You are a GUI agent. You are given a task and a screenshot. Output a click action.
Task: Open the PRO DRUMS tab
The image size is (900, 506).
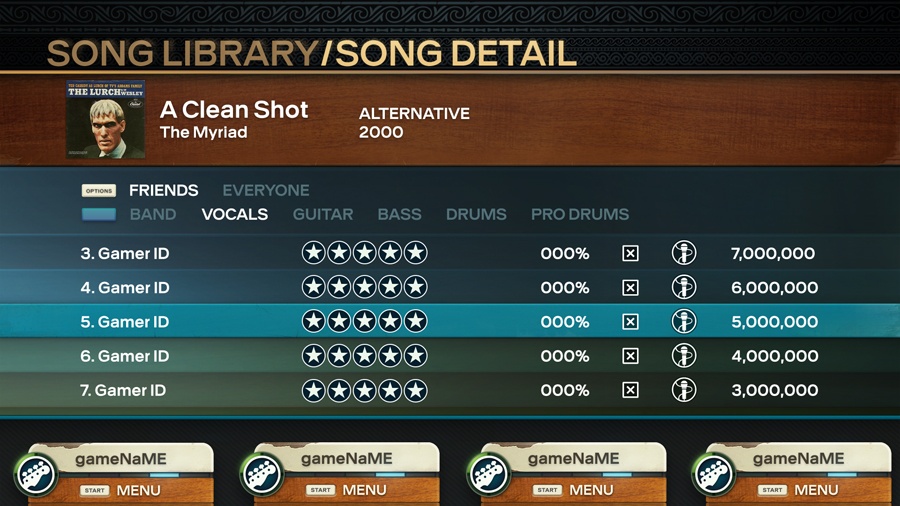[580, 214]
